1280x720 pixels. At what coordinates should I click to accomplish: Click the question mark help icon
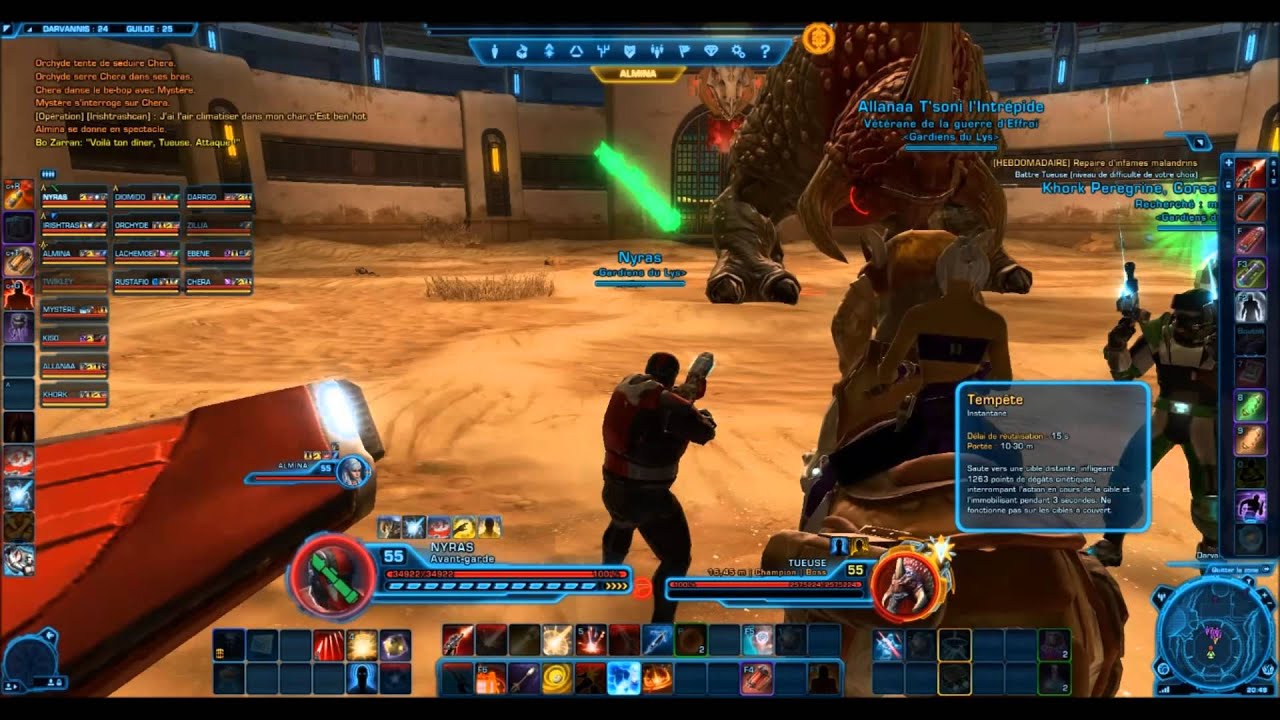click(765, 51)
